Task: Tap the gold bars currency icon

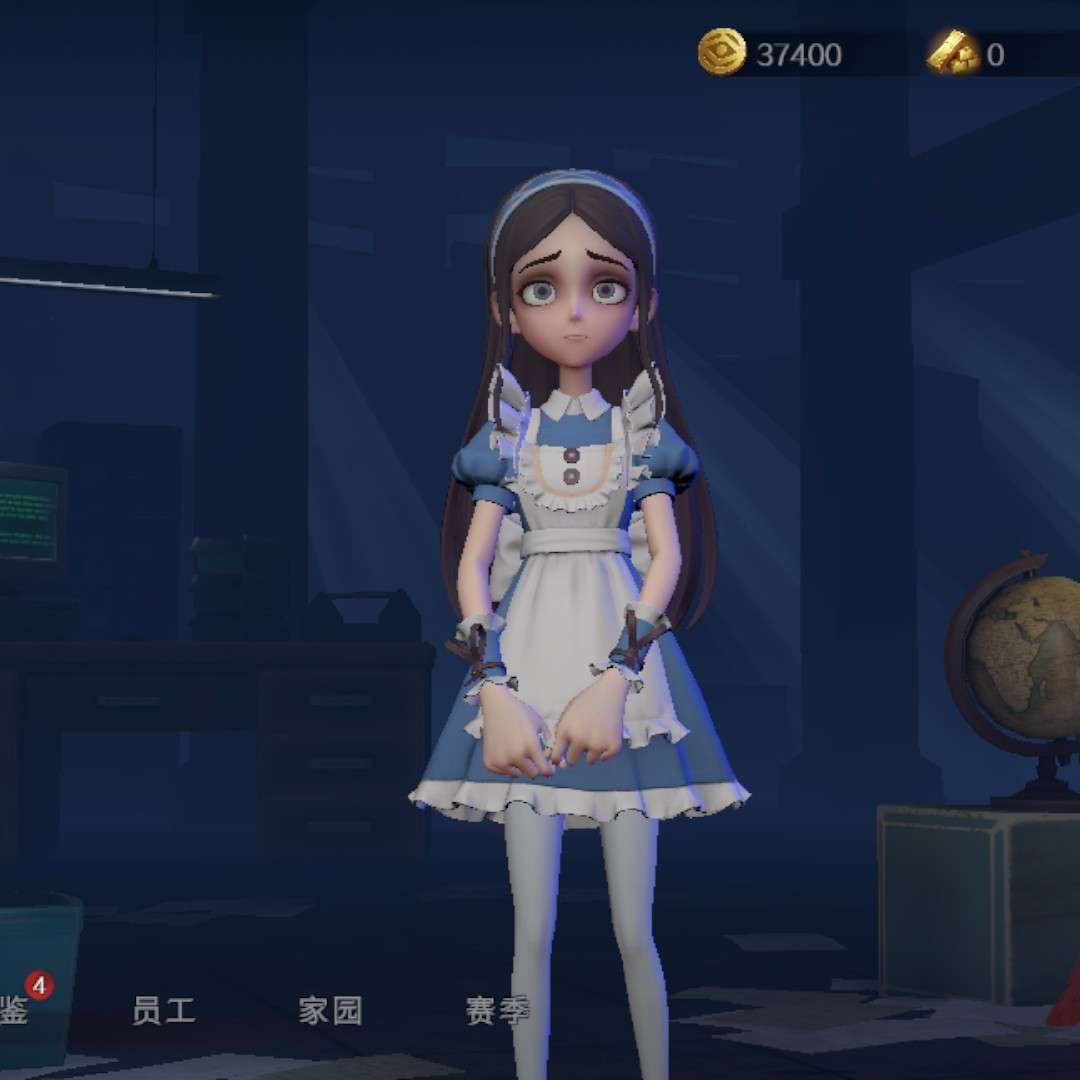Action: (952, 53)
